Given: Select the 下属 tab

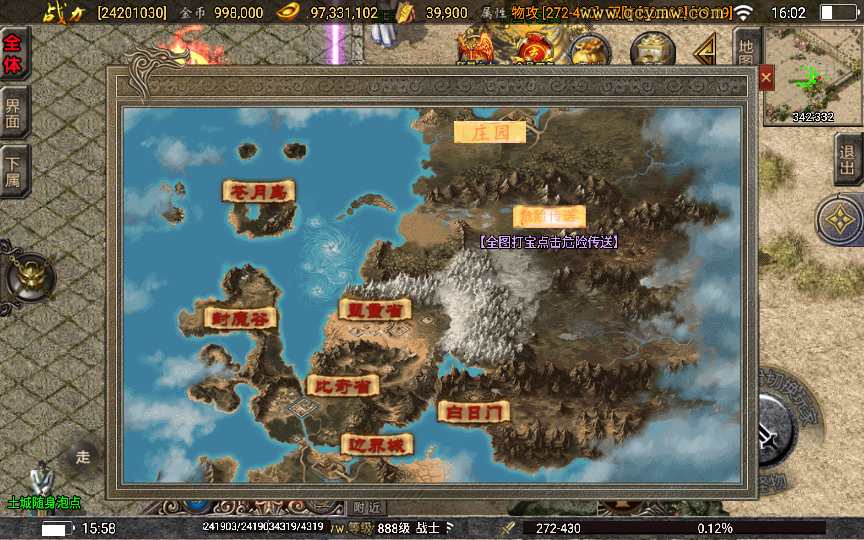Looking at the screenshot, I should tap(14, 169).
